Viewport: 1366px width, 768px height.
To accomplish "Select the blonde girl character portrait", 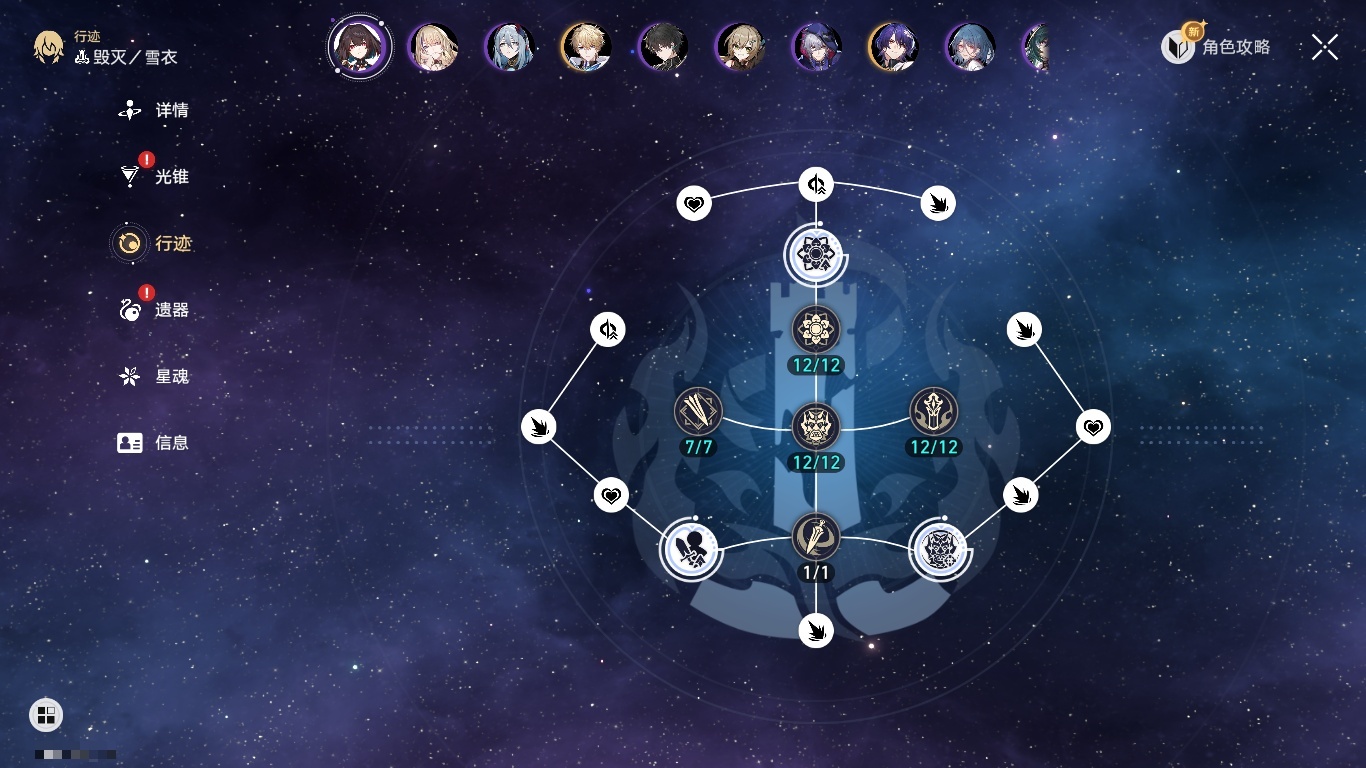I will pyautogui.click(x=434, y=47).
